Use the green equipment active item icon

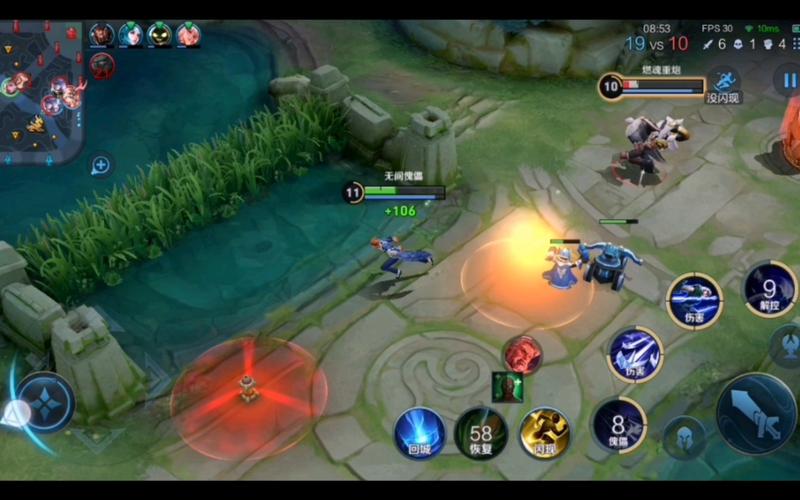[x=507, y=386]
